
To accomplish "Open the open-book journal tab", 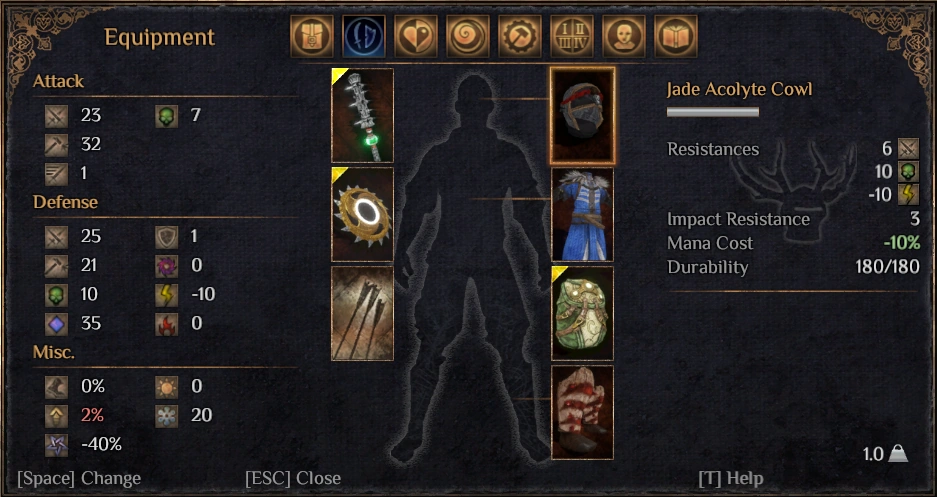I will click(x=675, y=36).
